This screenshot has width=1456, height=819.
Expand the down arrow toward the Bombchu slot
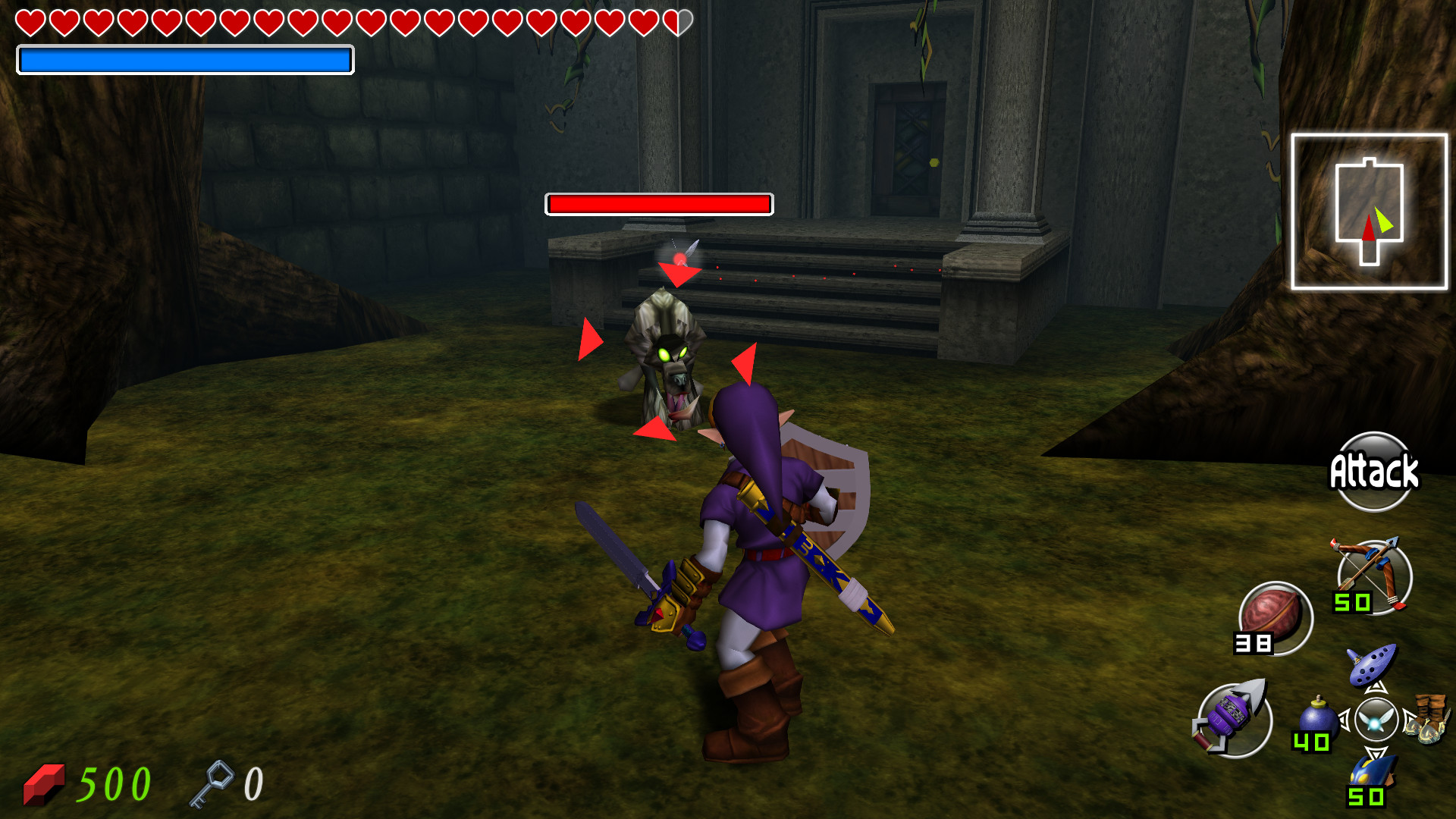[x=1376, y=752]
